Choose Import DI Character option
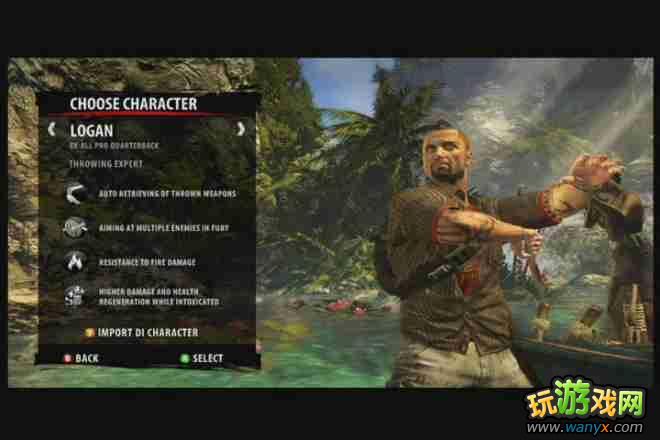660x440 pixels. click(x=140, y=332)
